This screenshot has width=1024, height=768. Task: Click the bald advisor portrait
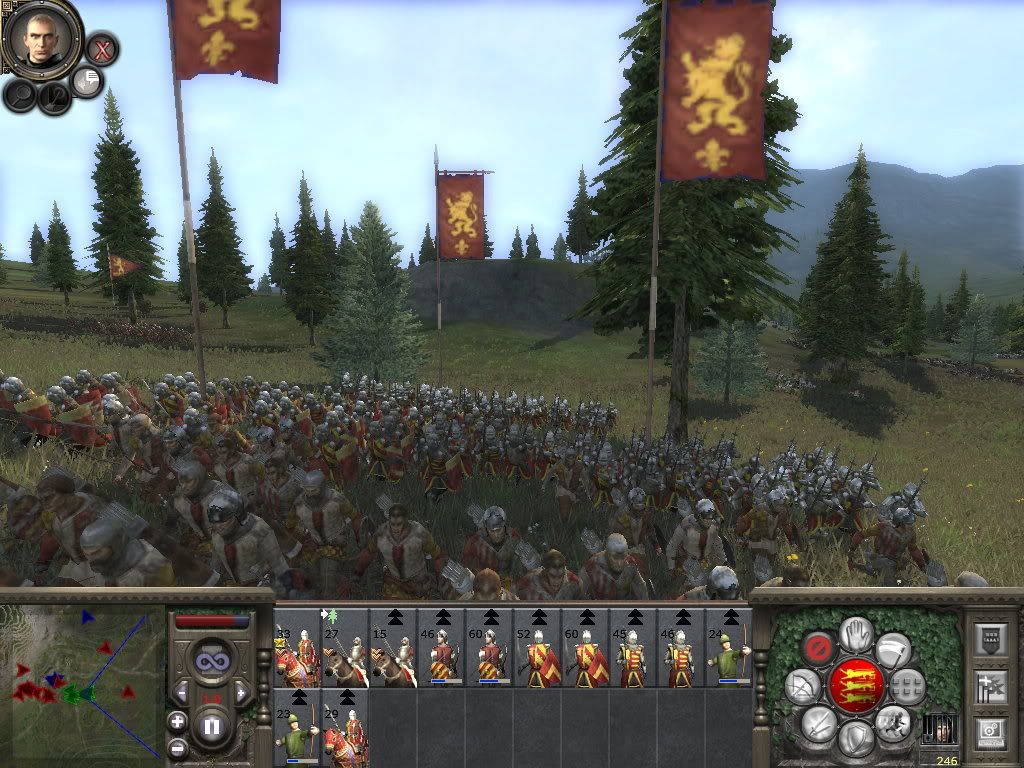click(x=41, y=37)
